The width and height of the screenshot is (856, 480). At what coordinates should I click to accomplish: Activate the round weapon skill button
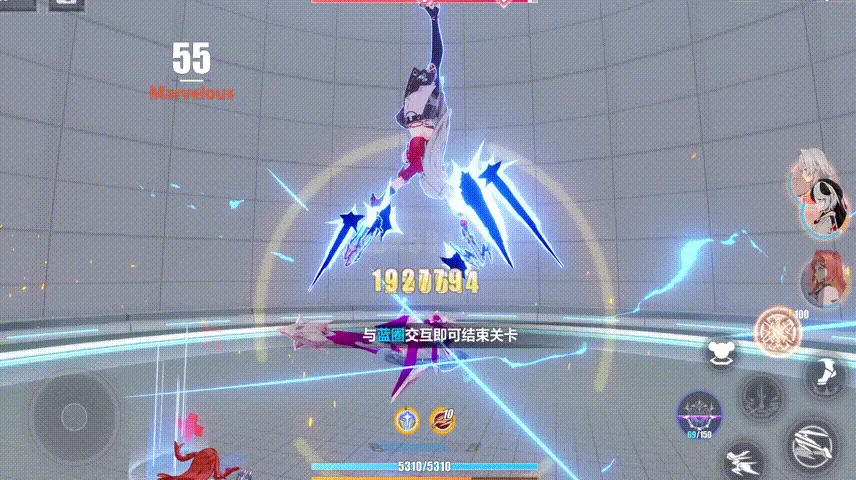click(x=764, y=396)
